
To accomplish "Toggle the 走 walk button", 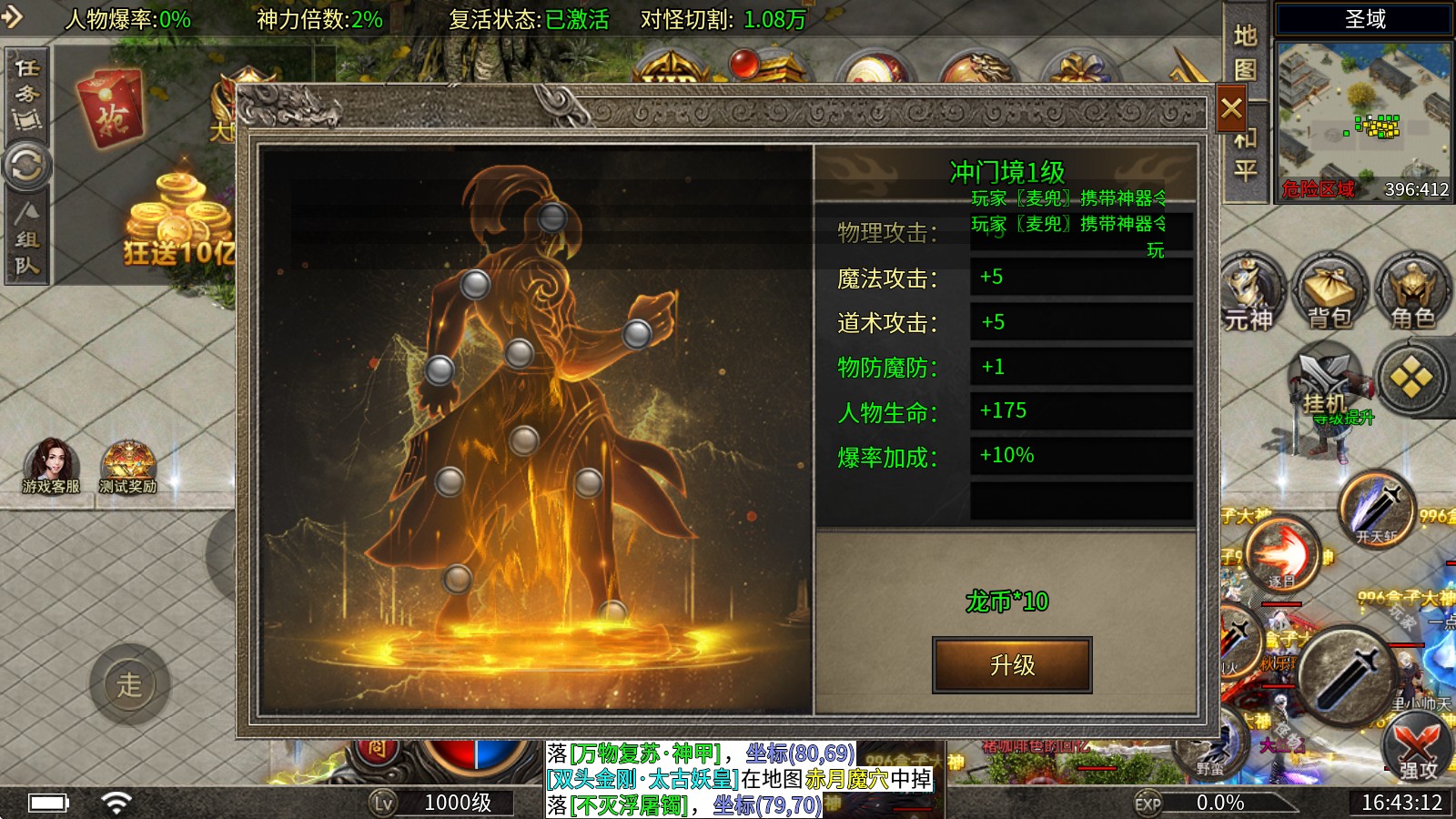I will click(x=129, y=684).
